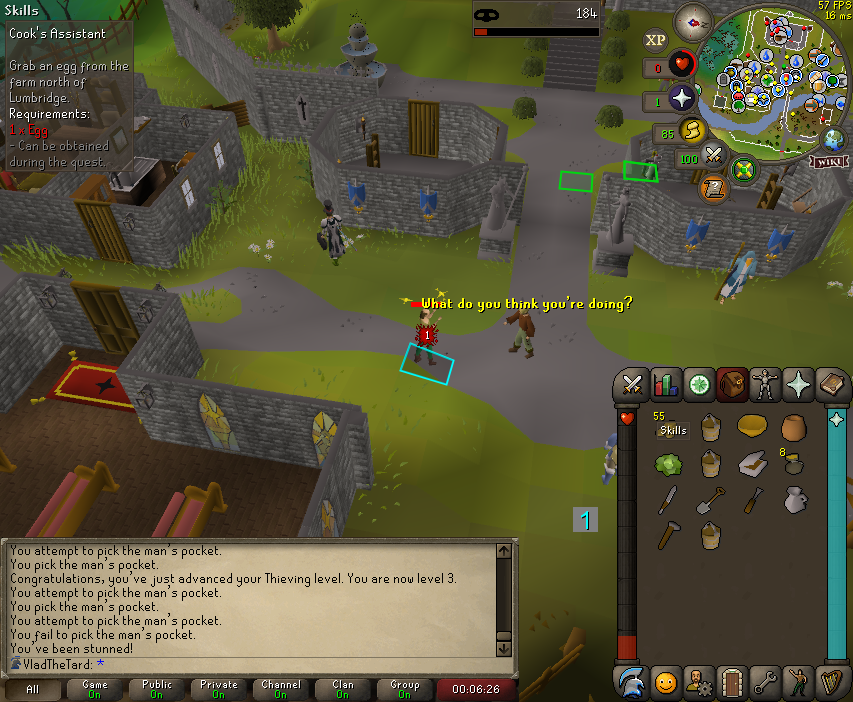Open the Combat Options tab
This screenshot has height=702, width=853.
(632, 383)
